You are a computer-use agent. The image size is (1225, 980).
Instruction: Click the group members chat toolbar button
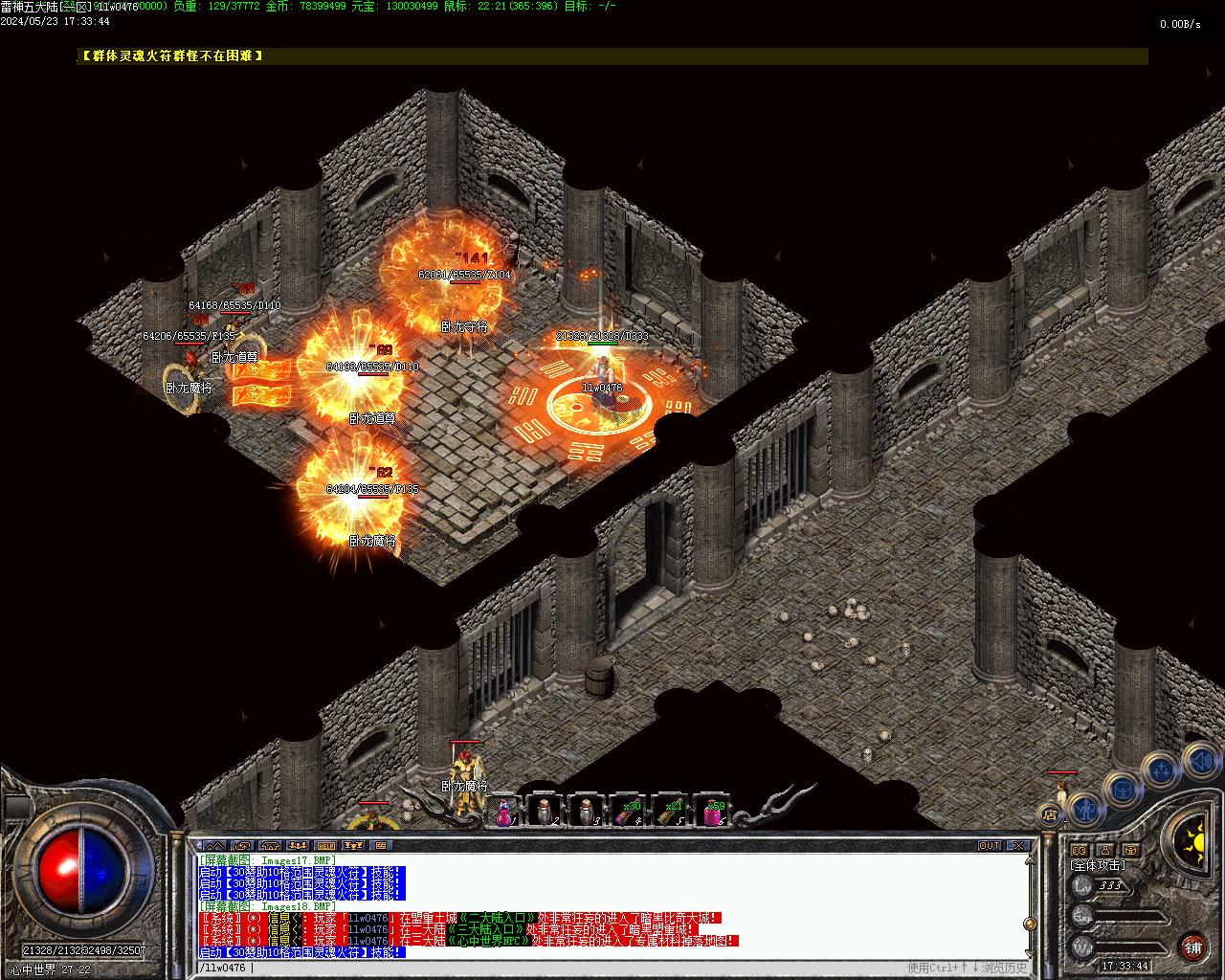[x=299, y=846]
